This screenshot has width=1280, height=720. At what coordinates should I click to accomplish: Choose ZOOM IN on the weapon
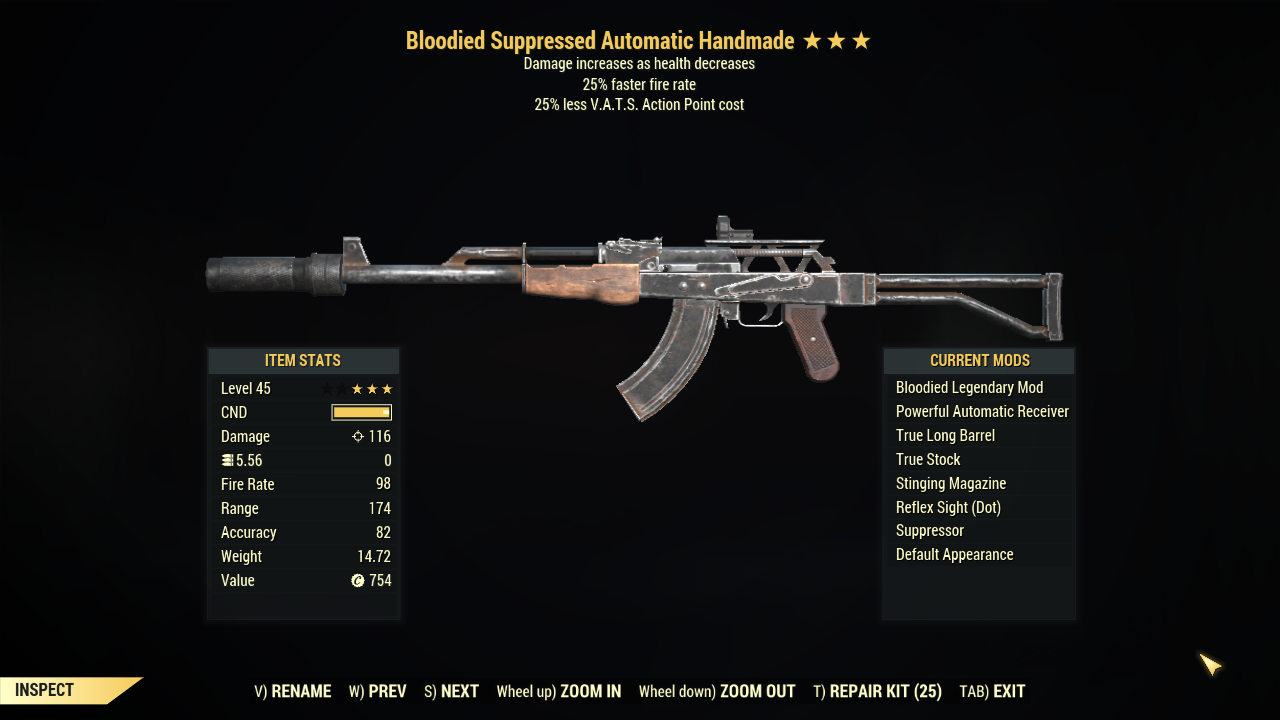[559, 691]
